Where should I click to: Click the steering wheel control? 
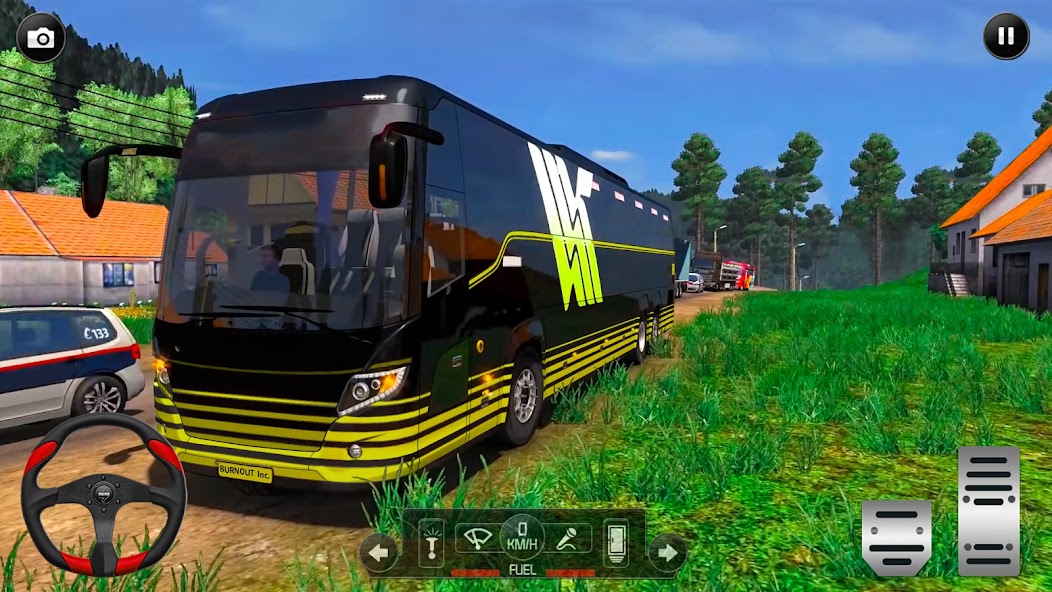click(103, 494)
